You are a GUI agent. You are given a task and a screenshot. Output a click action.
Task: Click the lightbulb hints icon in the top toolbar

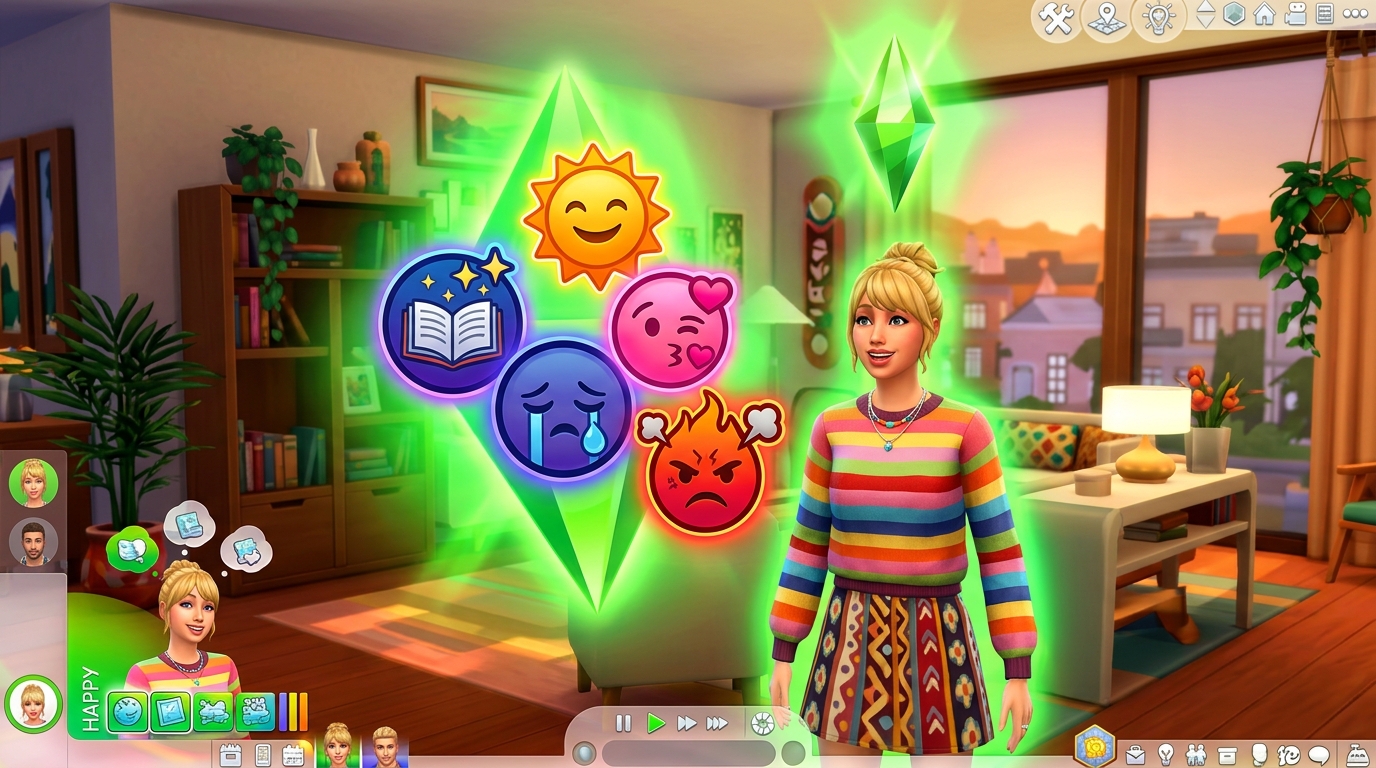pos(1158,18)
